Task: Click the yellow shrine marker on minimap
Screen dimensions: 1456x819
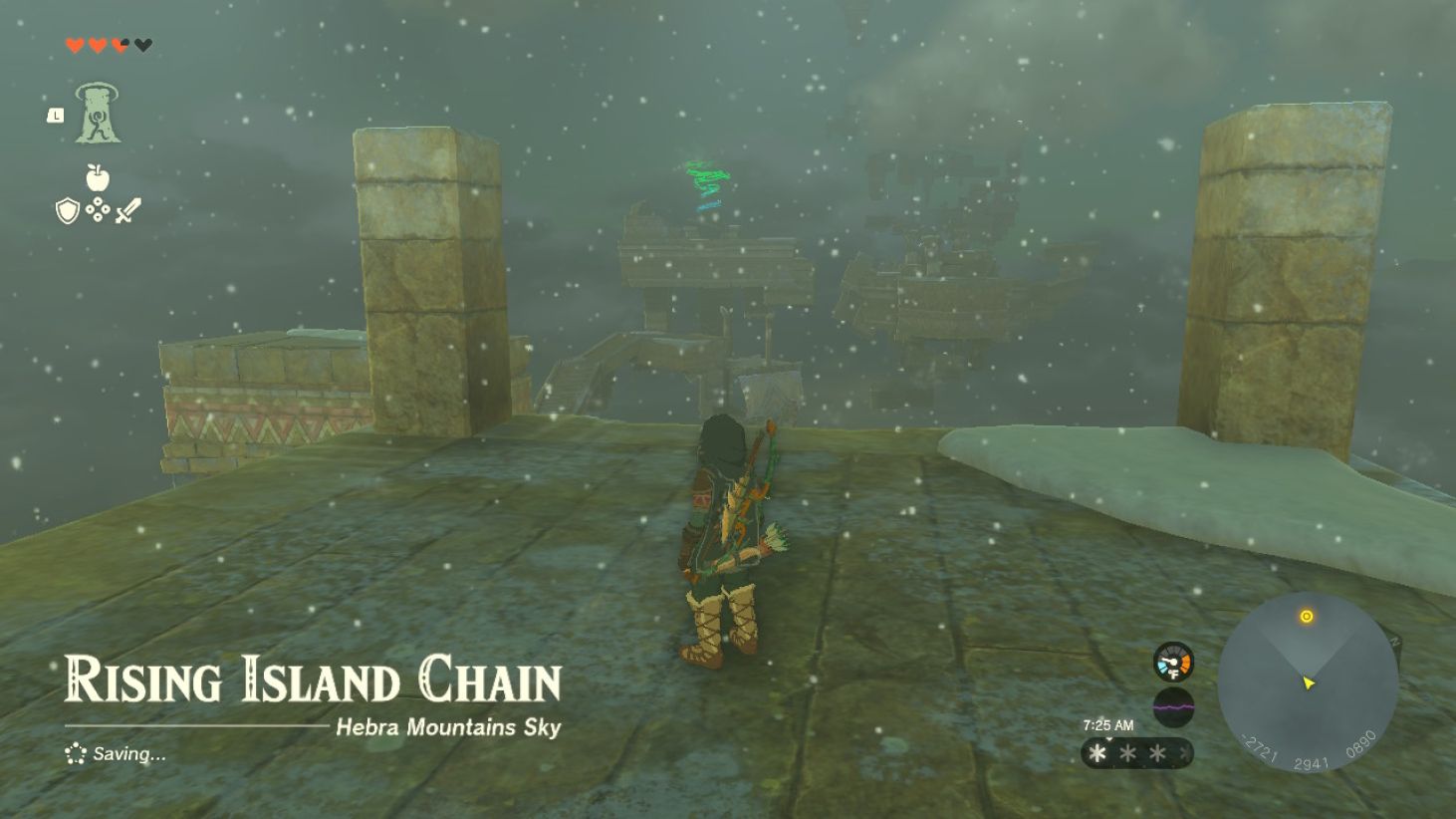Action: pos(1308,616)
